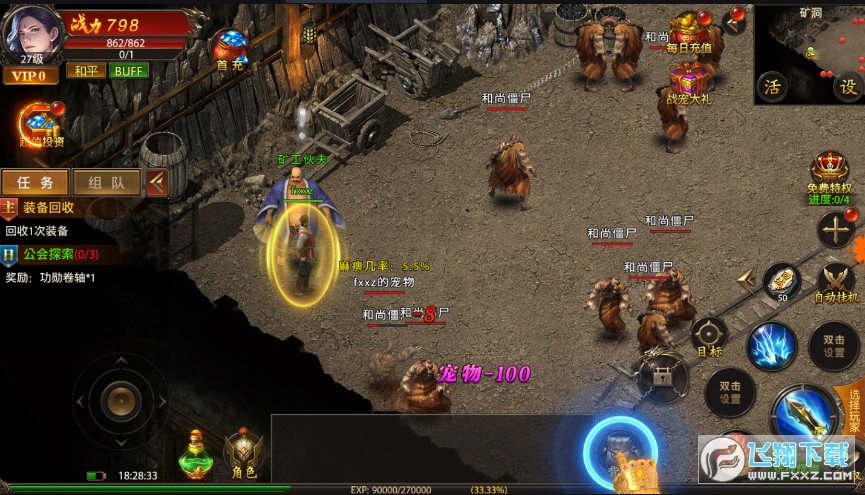This screenshot has height=495, width=865.
Task: Open the 超值投资 investment icon
Action: tap(41, 127)
